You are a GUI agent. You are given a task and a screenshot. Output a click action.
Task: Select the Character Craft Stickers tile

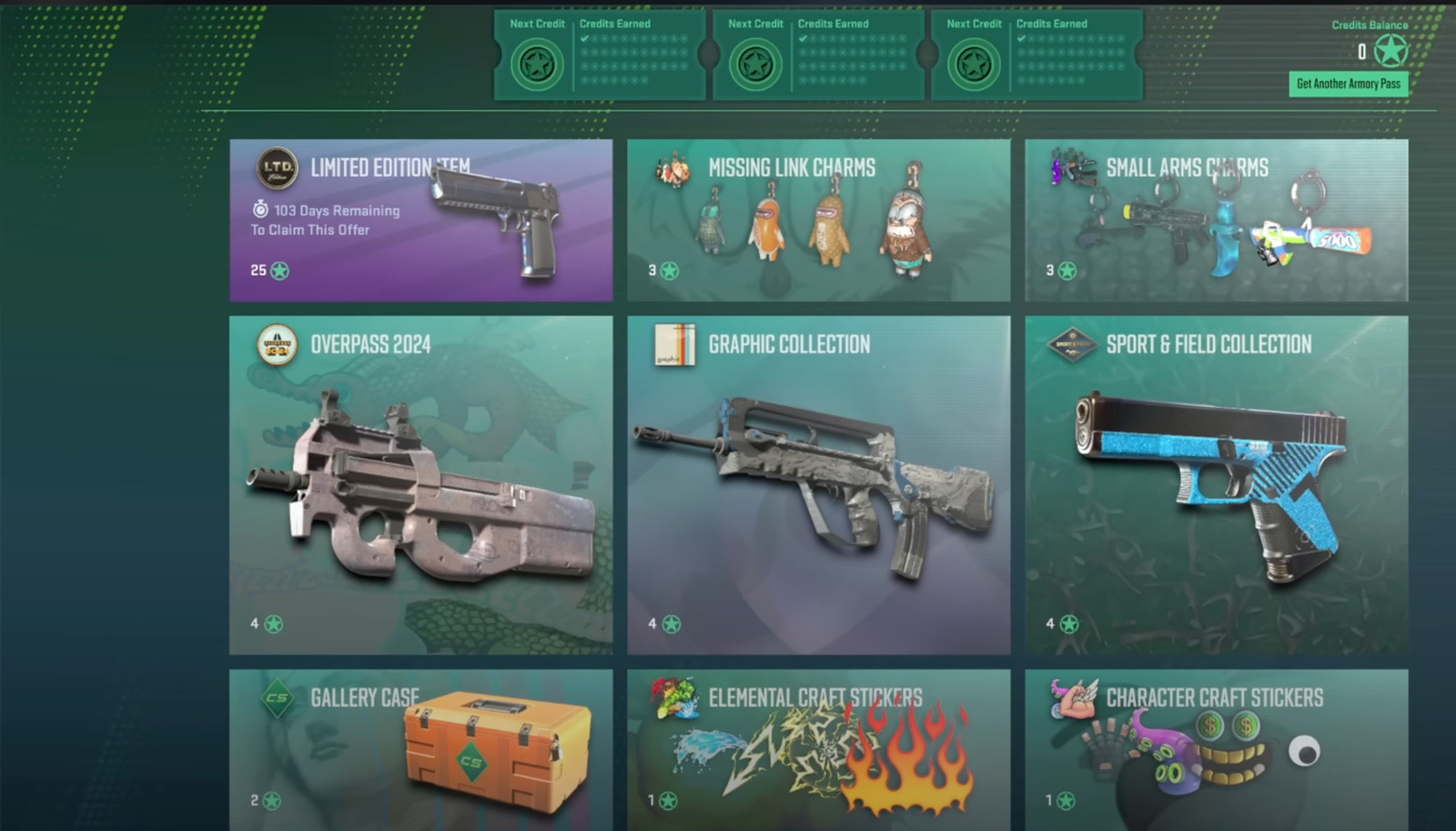(1216, 749)
